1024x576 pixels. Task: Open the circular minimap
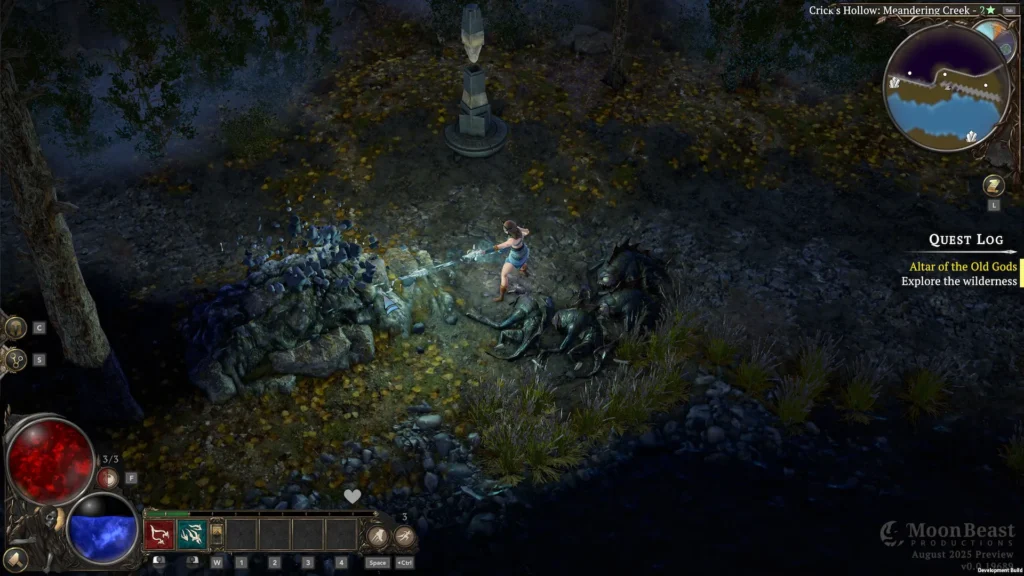(x=944, y=88)
